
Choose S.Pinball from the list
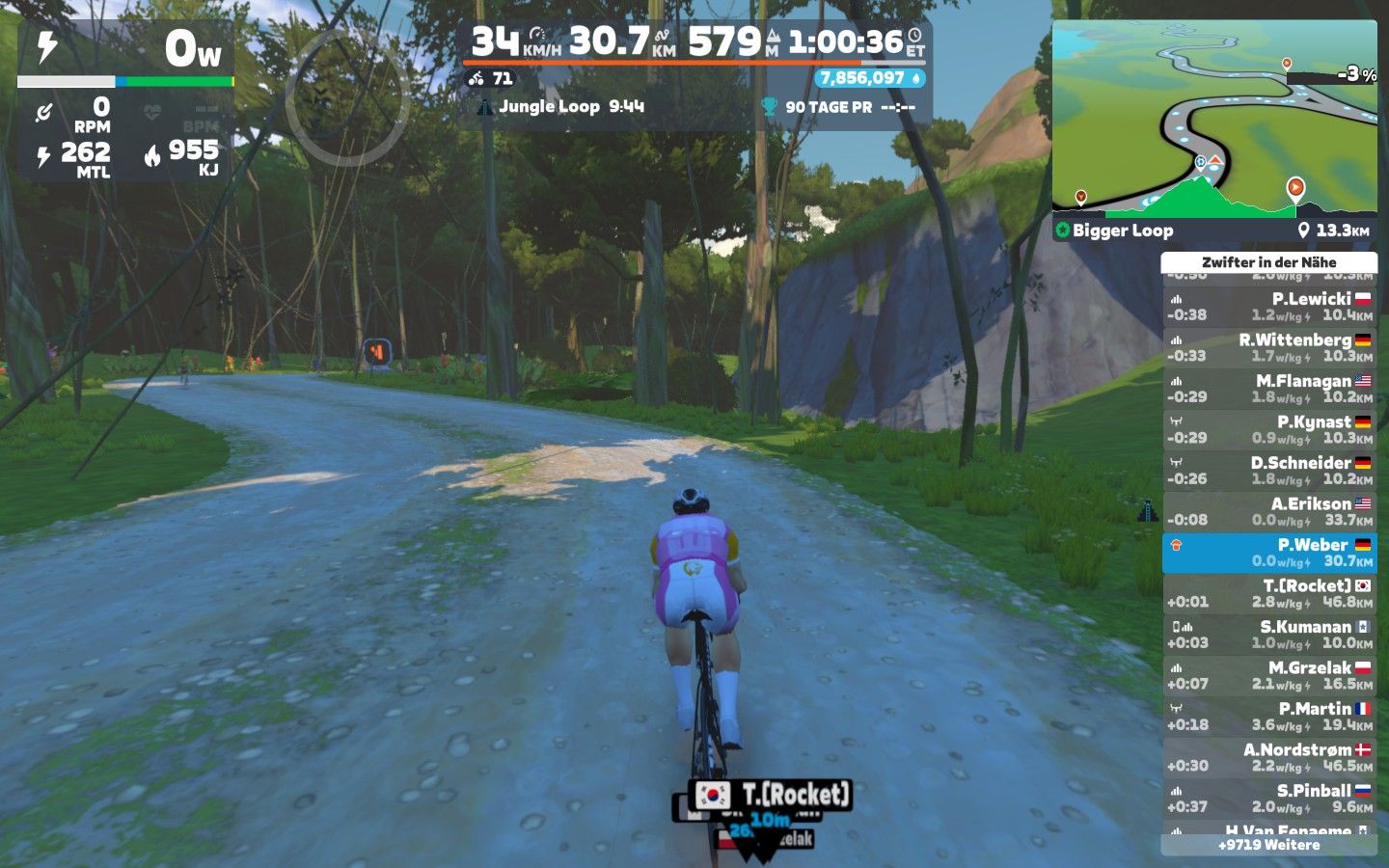click(x=1268, y=799)
